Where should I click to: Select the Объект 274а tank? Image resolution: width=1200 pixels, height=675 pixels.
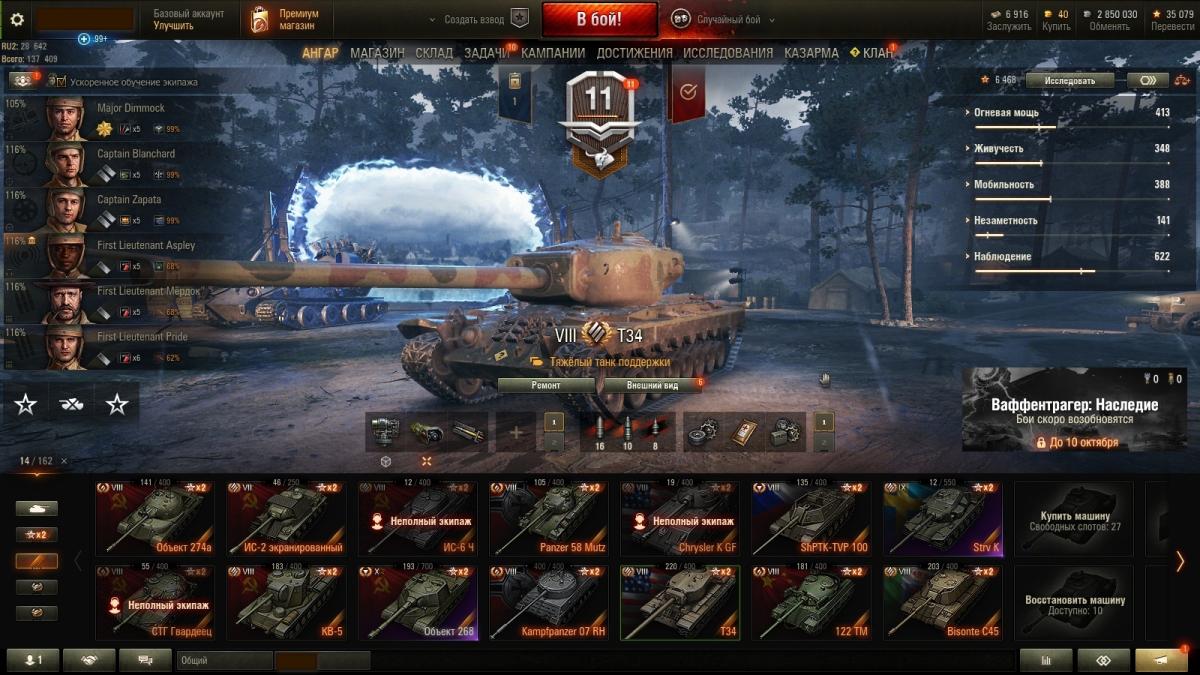click(154, 518)
